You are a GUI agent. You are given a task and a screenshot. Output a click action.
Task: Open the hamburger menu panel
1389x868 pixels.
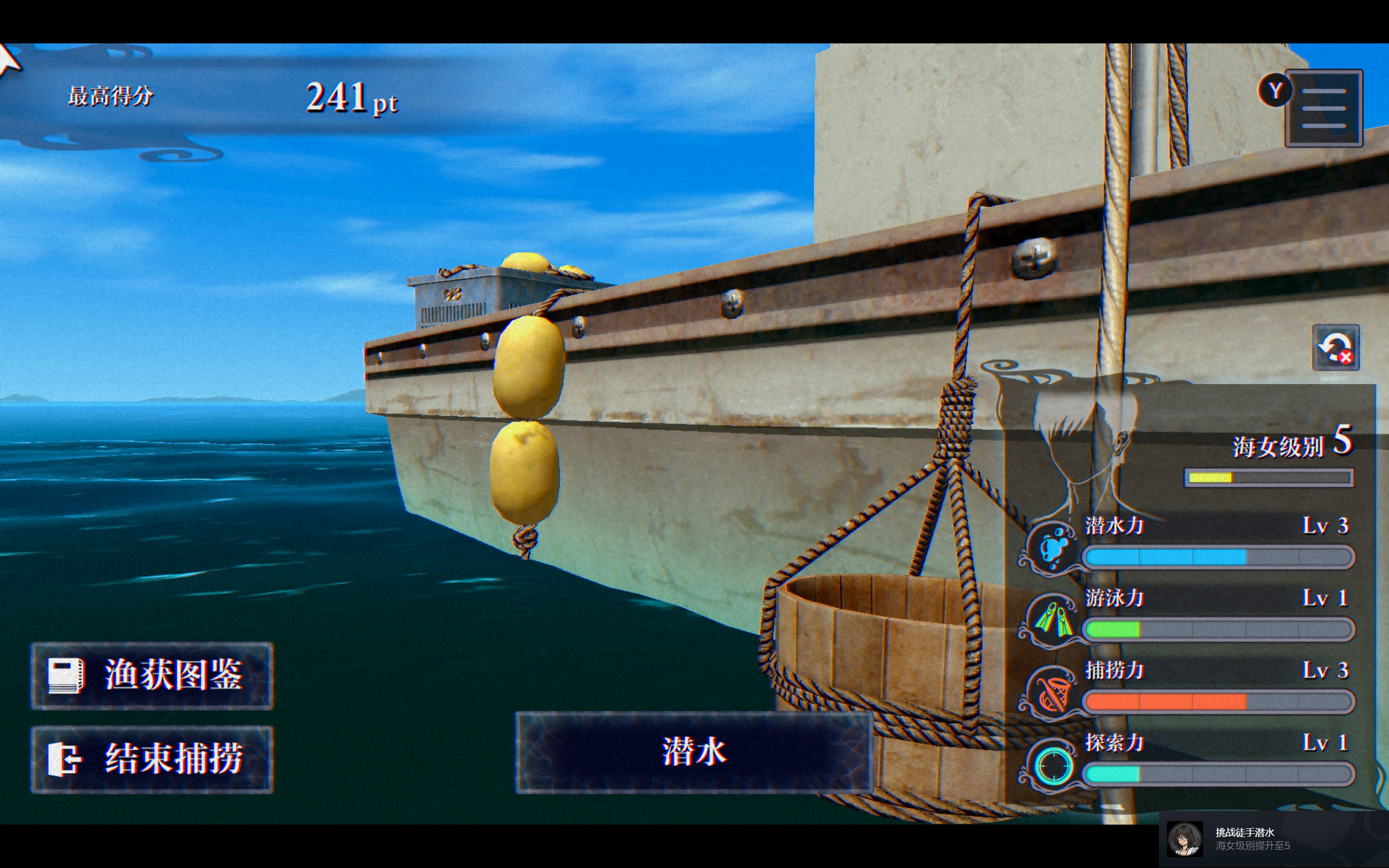[x=1323, y=108]
